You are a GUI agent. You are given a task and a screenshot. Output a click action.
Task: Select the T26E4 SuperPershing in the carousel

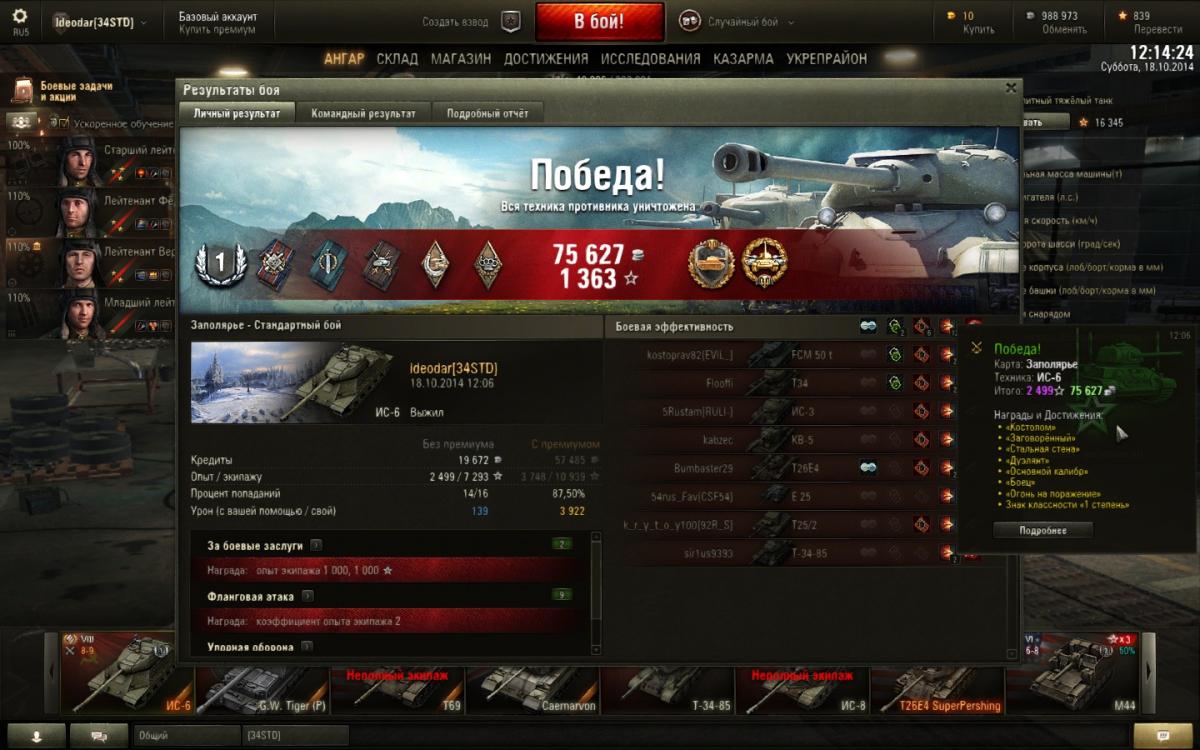coord(935,680)
